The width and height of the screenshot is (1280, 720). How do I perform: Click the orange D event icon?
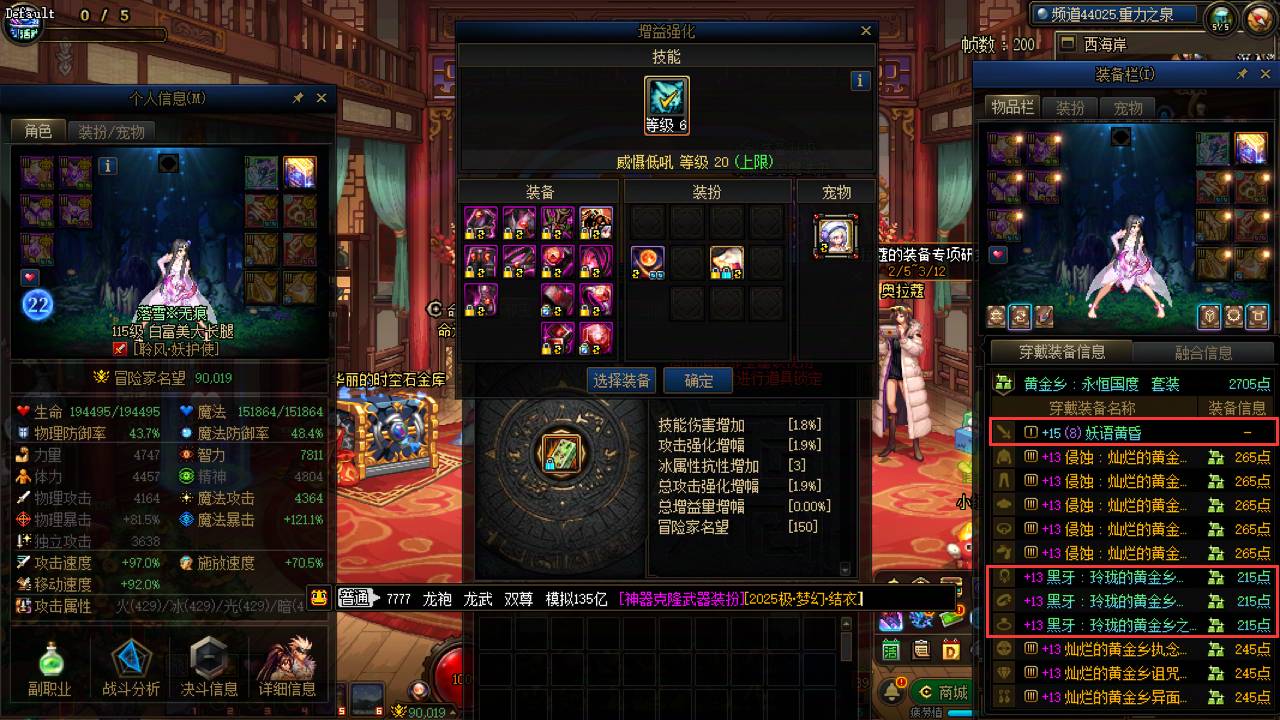[x=950, y=650]
